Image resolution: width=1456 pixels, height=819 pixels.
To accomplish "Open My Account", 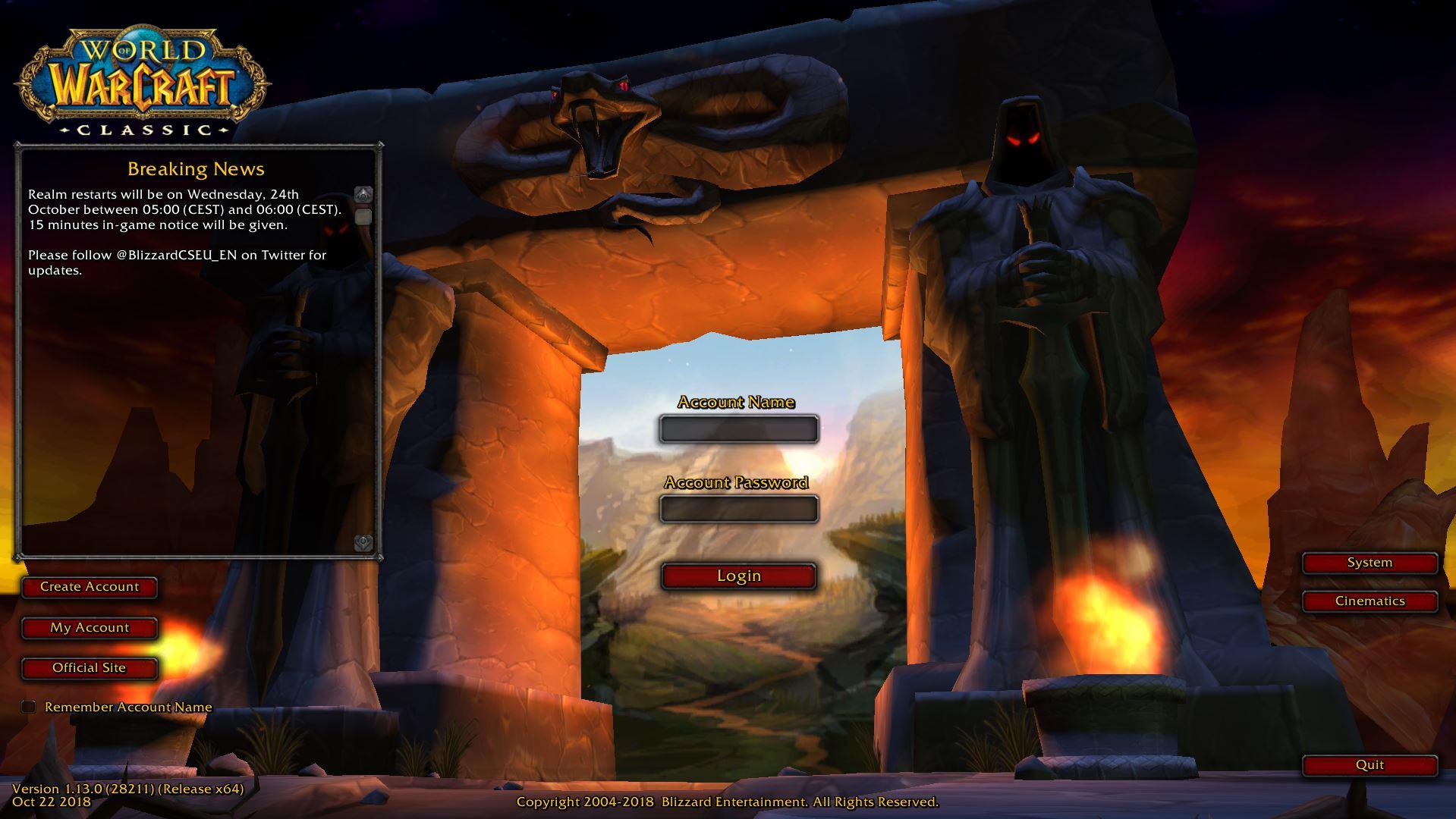I will point(90,628).
